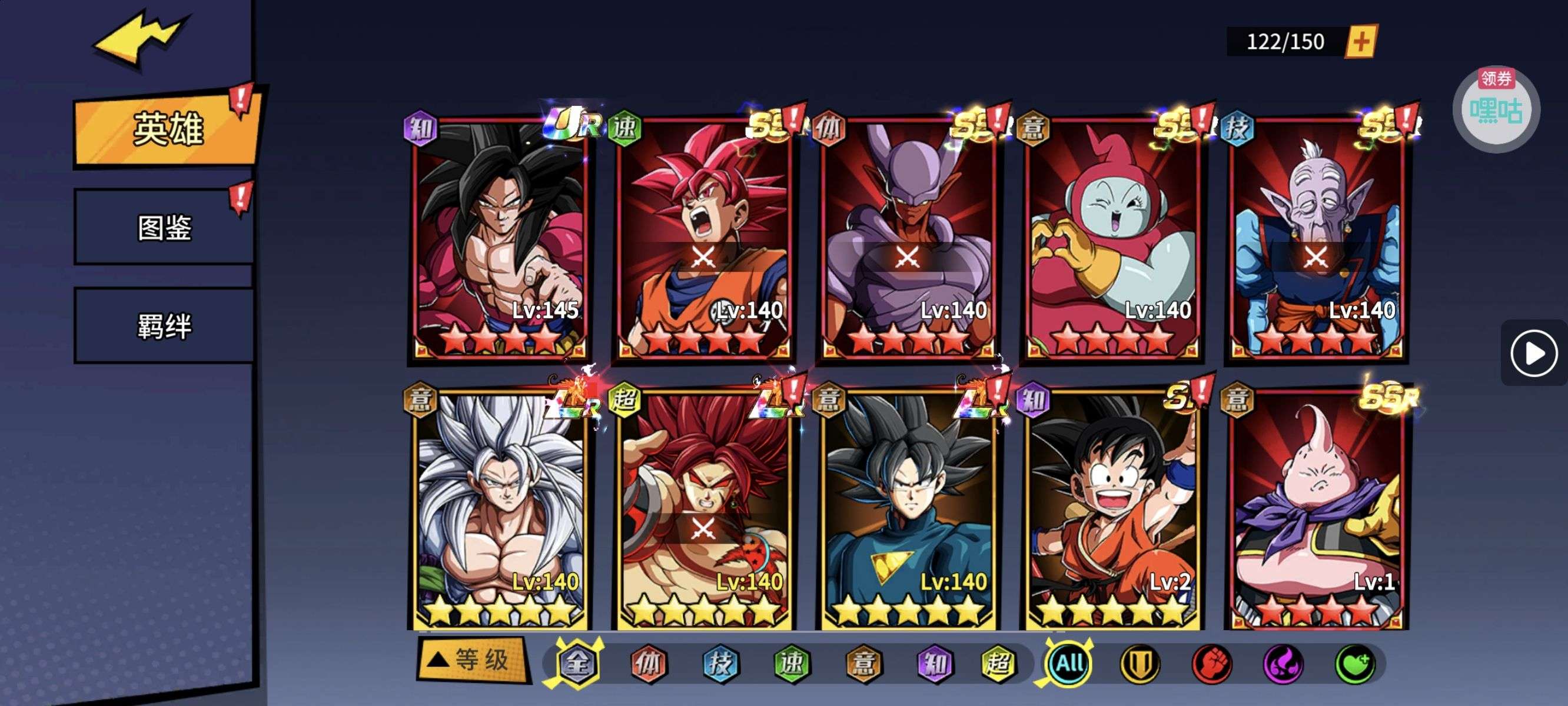Filter heroes by 体 attribute
Screen dimensions: 1568x706
[x=648, y=664]
